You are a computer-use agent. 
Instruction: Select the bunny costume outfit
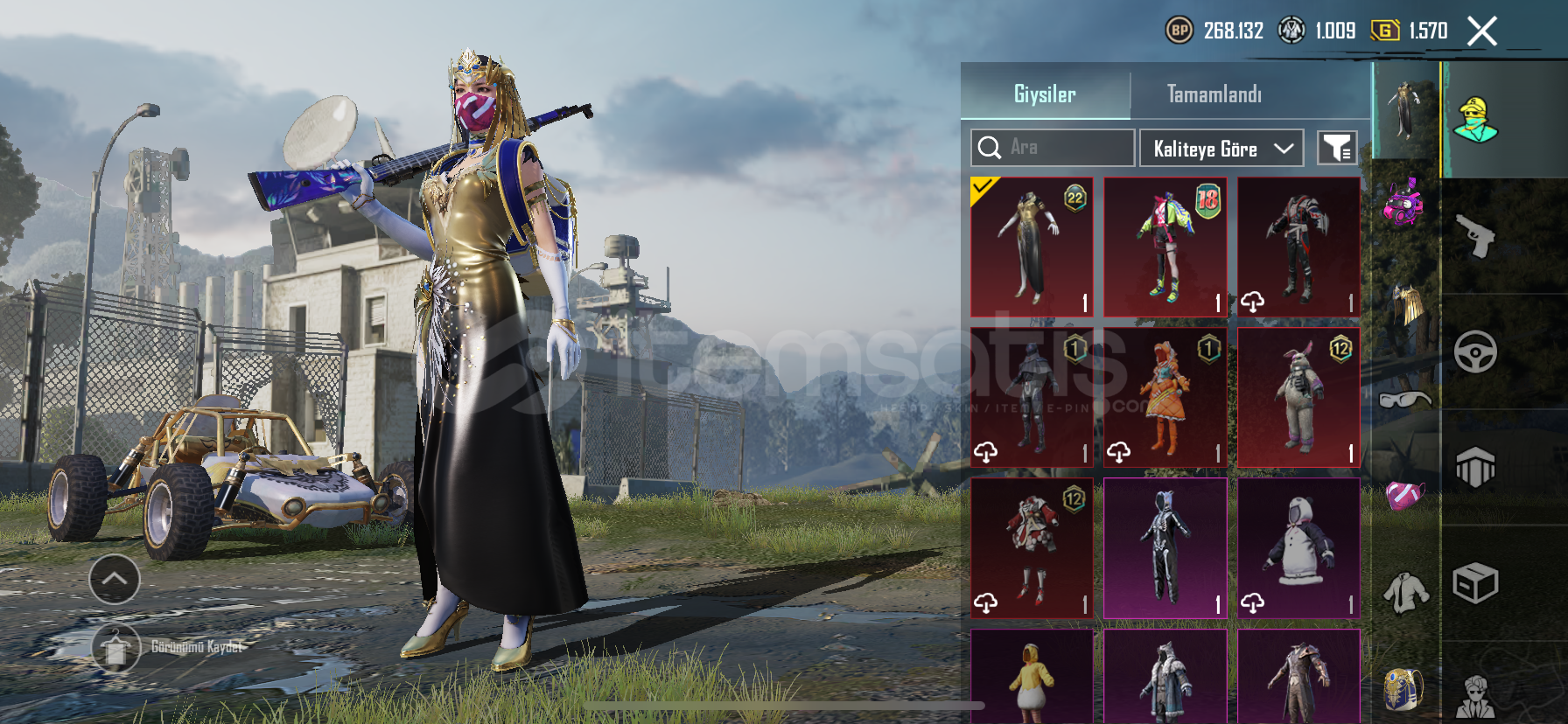pyautogui.click(x=1298, y=397)
